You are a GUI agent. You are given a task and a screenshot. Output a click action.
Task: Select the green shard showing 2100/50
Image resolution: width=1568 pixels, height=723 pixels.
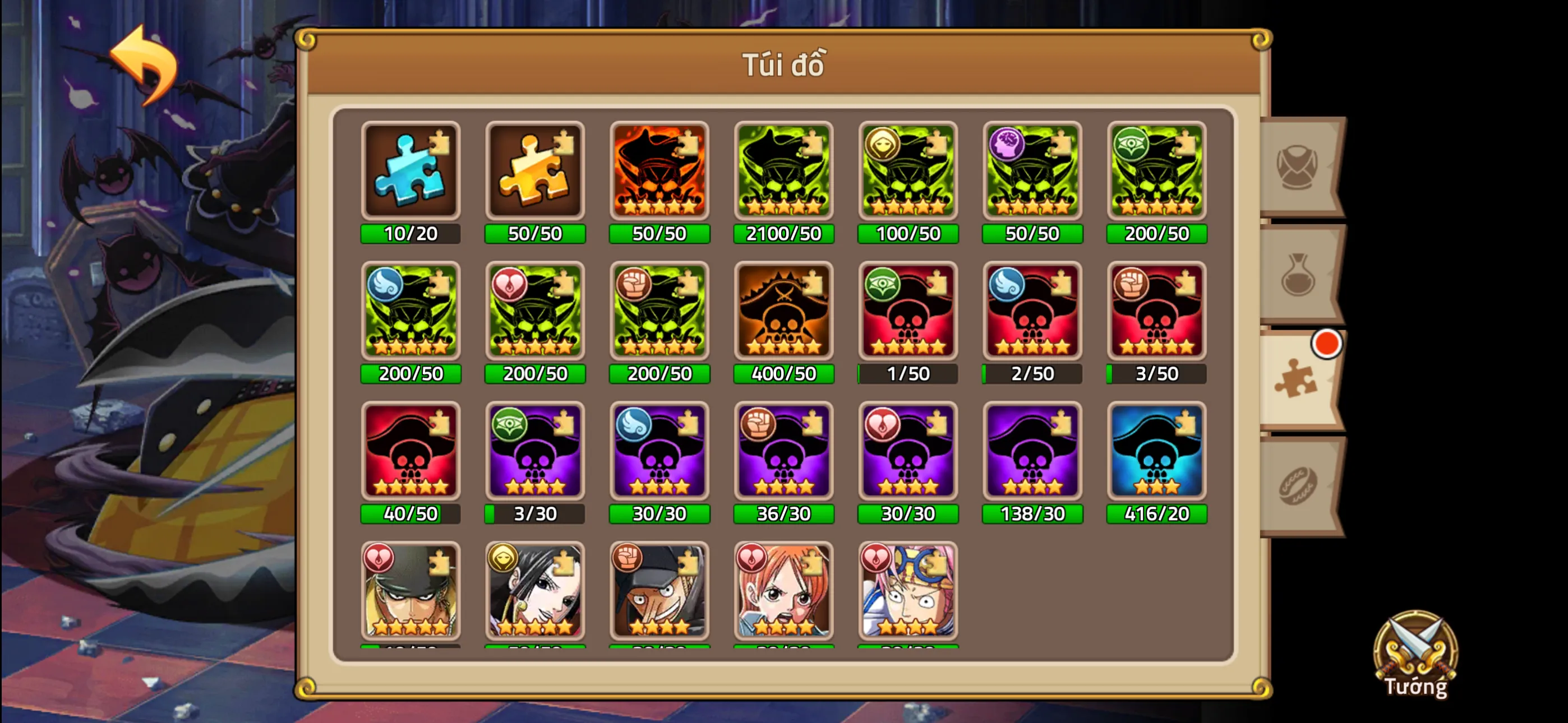(784, 172)
